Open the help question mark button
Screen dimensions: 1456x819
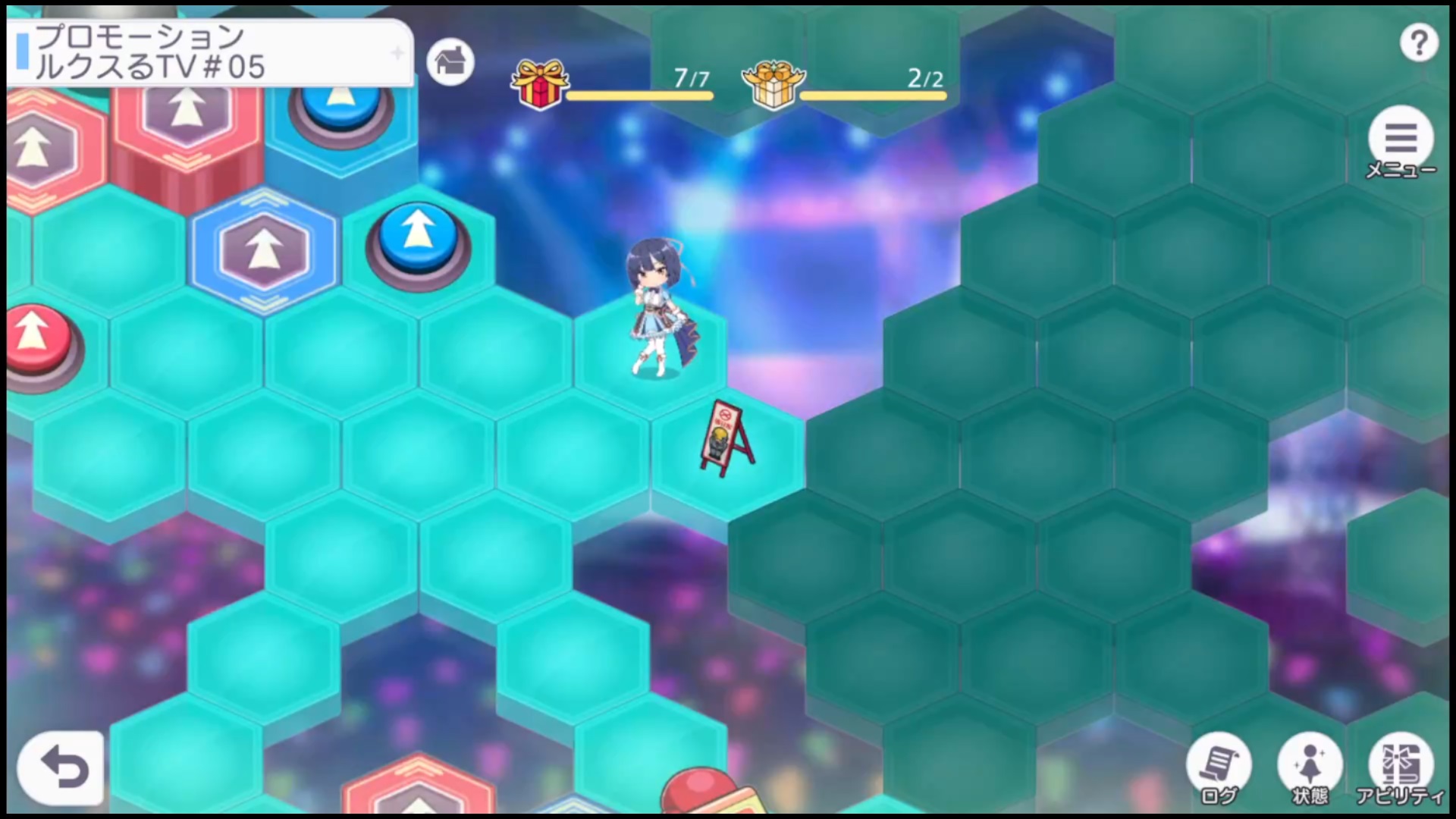1419,43
